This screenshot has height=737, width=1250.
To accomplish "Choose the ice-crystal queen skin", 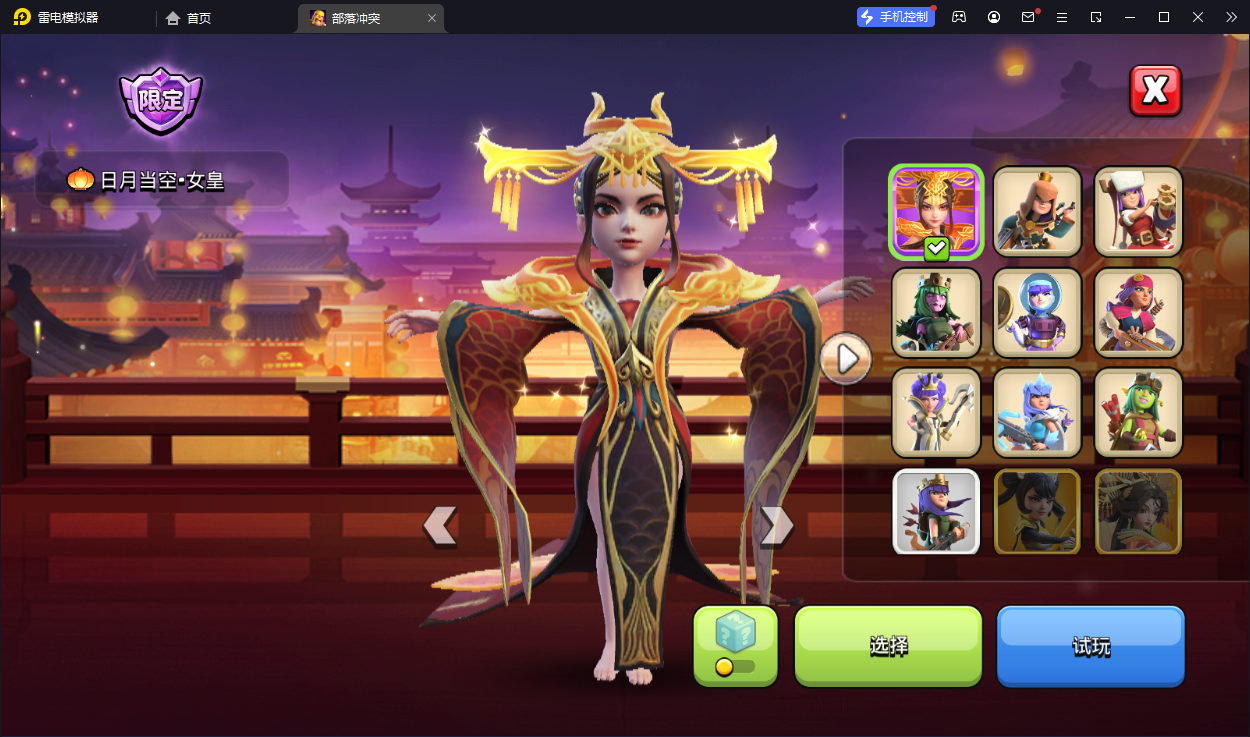I will click(x=1037, y=412).
